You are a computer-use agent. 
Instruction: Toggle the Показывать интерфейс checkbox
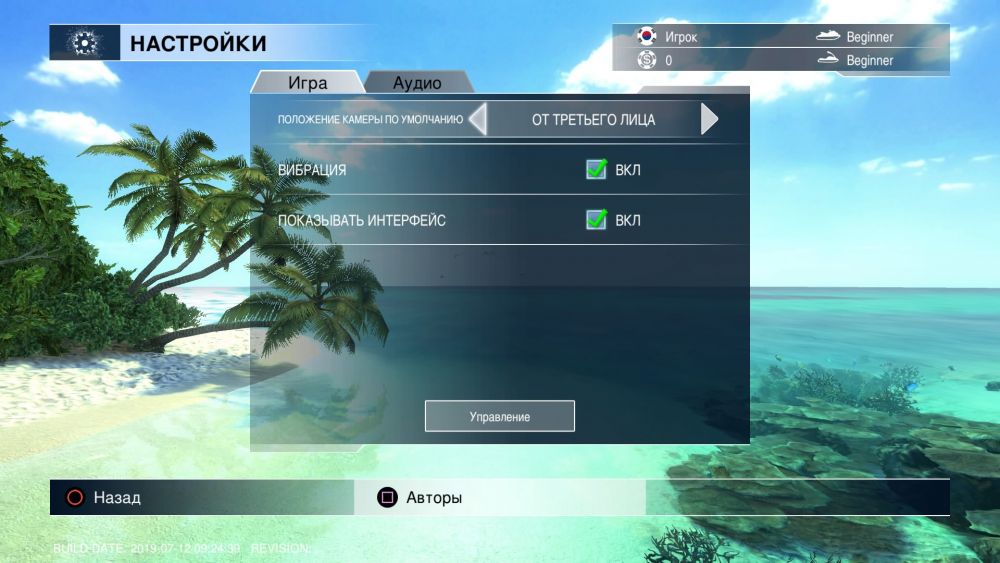pyautogui.click(x=596, y=220)
